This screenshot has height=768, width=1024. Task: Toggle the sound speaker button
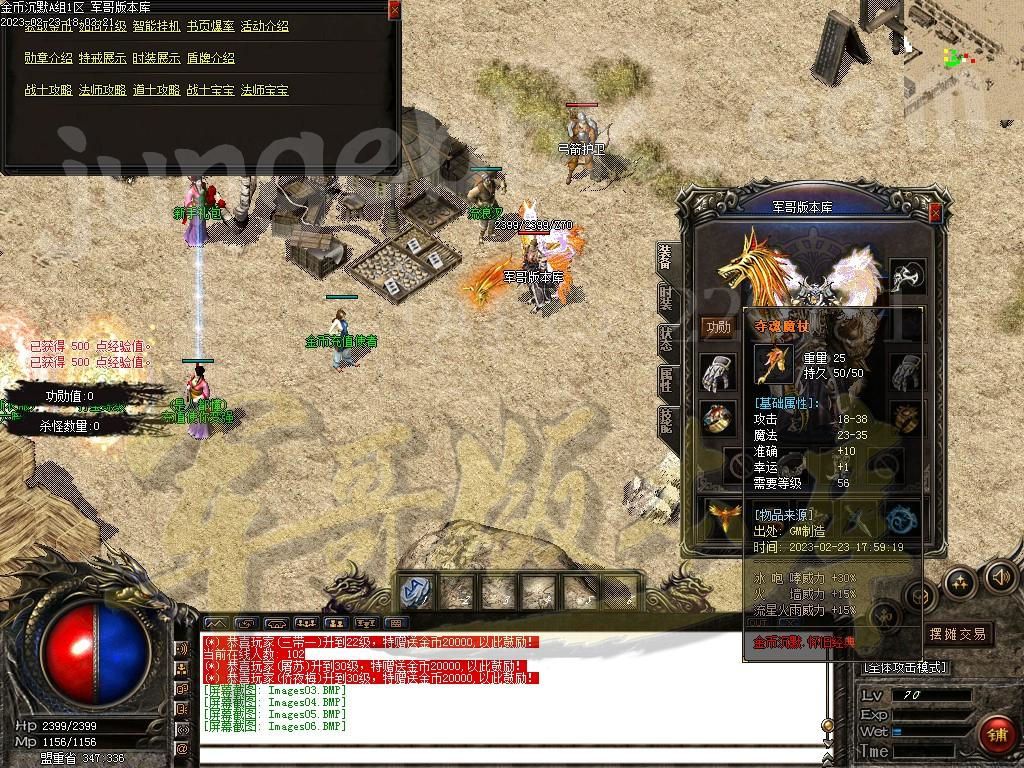click(1001, 577)
